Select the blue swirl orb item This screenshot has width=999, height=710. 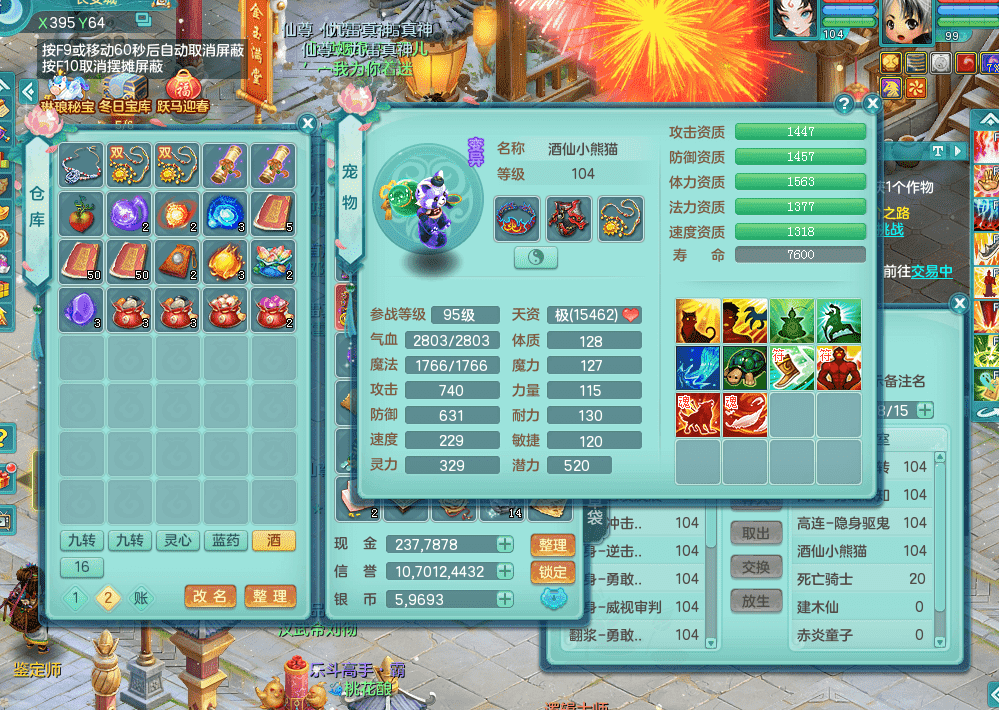[226, 213]
